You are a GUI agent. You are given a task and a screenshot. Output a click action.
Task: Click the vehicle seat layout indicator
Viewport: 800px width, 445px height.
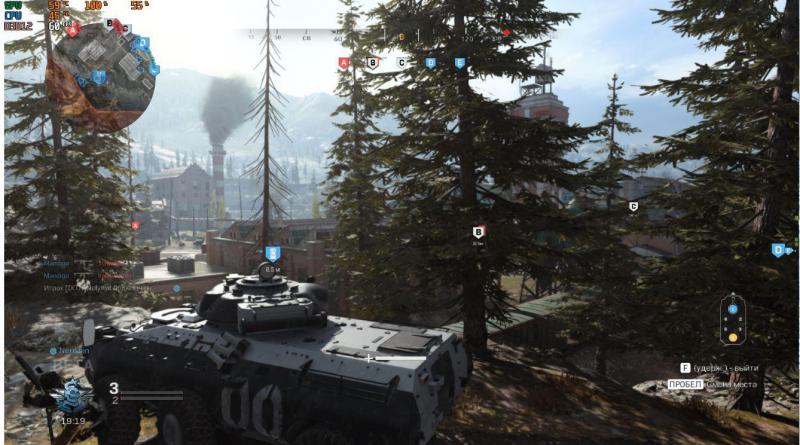point(733,320)
